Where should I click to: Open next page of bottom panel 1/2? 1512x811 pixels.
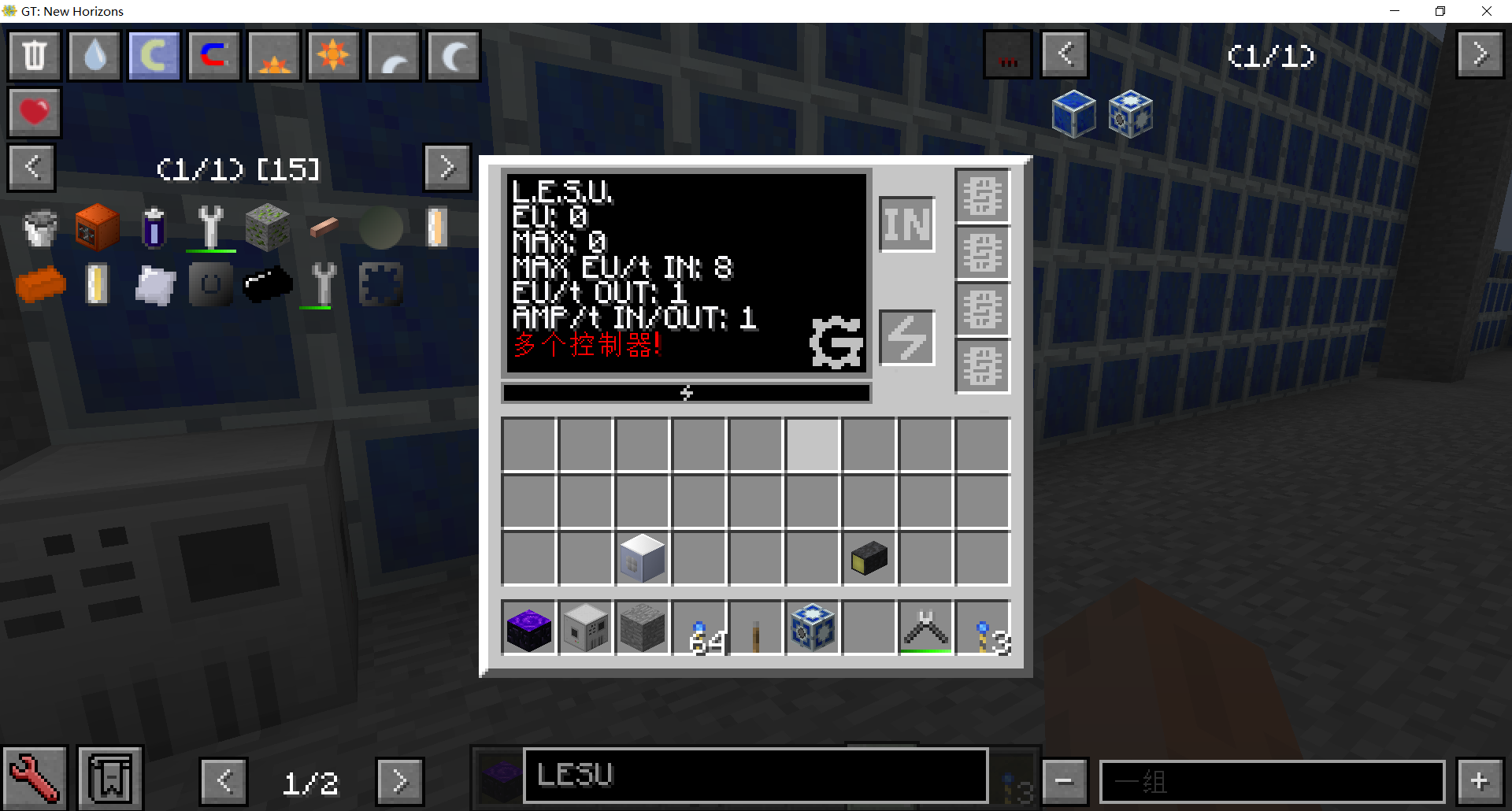(400, 781)
